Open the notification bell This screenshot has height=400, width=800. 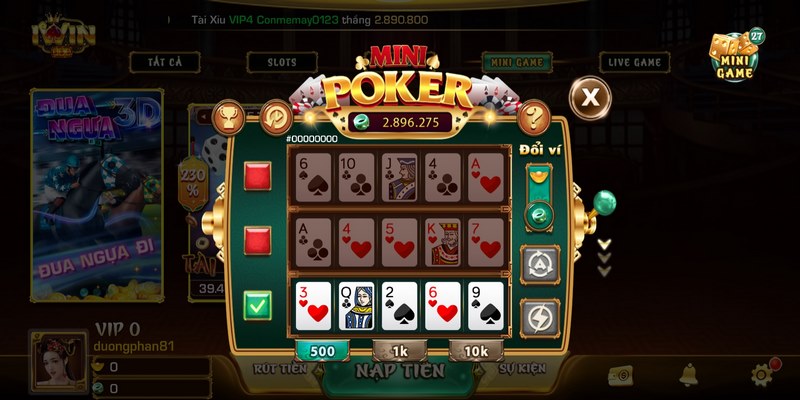point(688,375)
